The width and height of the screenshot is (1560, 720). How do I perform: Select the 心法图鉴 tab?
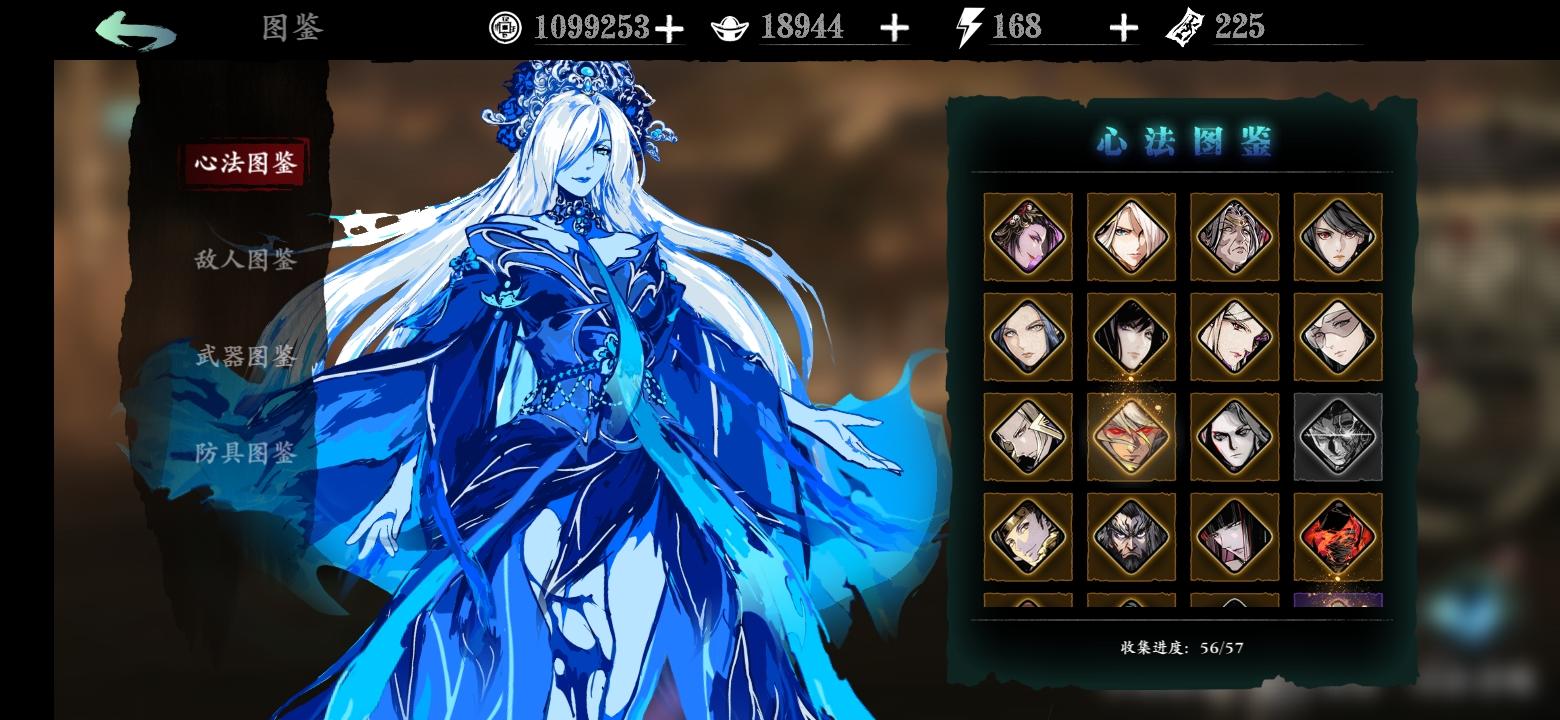pyautogui.click(x=246, y=163)
